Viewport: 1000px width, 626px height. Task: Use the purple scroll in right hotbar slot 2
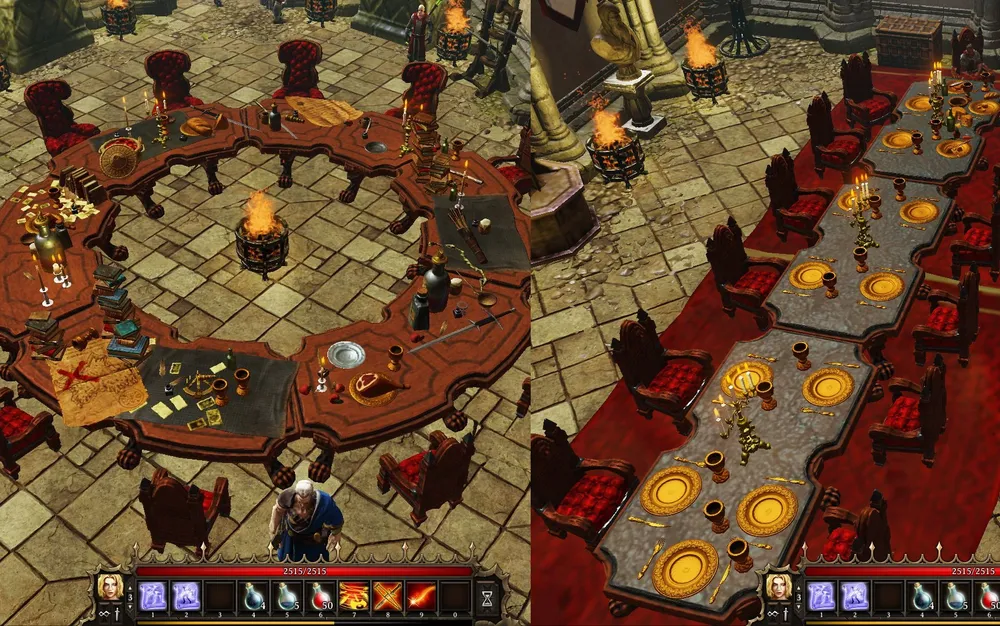tap(855, 596)
